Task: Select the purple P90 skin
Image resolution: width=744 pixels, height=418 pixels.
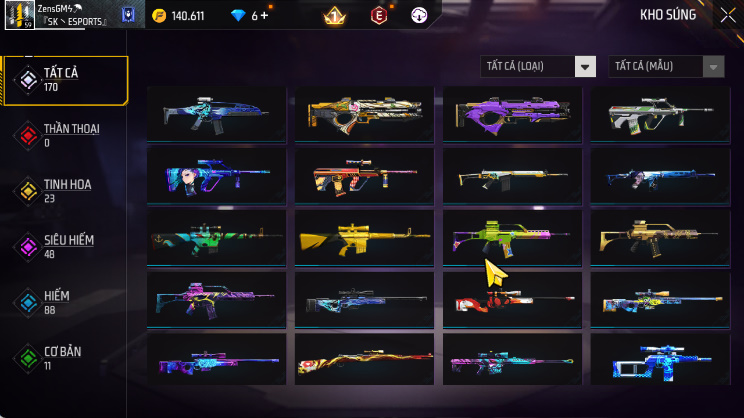Action: point(512,115)
